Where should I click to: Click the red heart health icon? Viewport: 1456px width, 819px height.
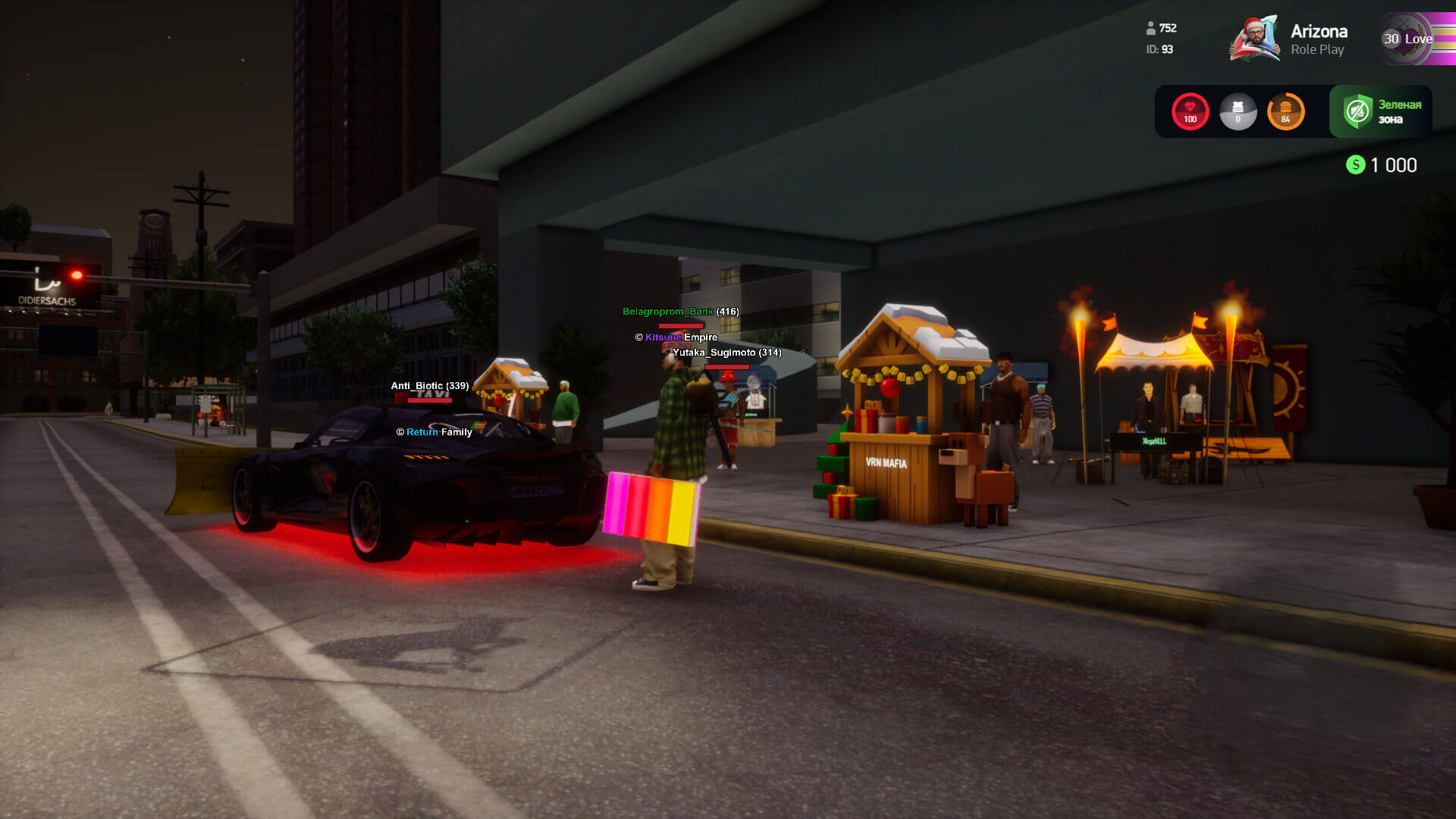point(1190,111)
